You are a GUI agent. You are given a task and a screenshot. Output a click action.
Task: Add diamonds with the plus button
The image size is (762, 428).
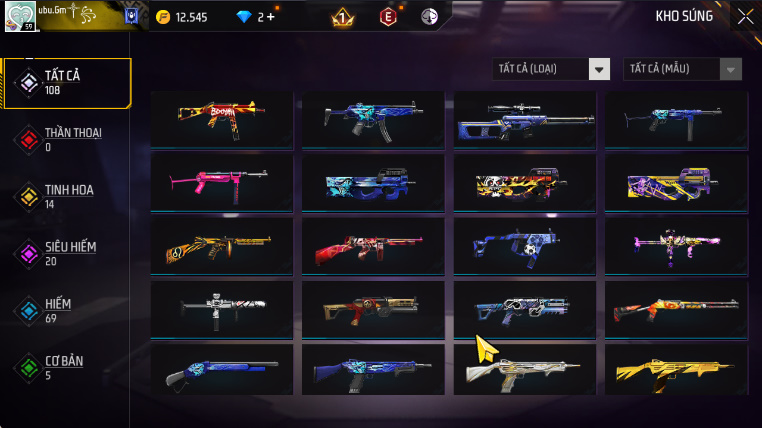[271, 17]
